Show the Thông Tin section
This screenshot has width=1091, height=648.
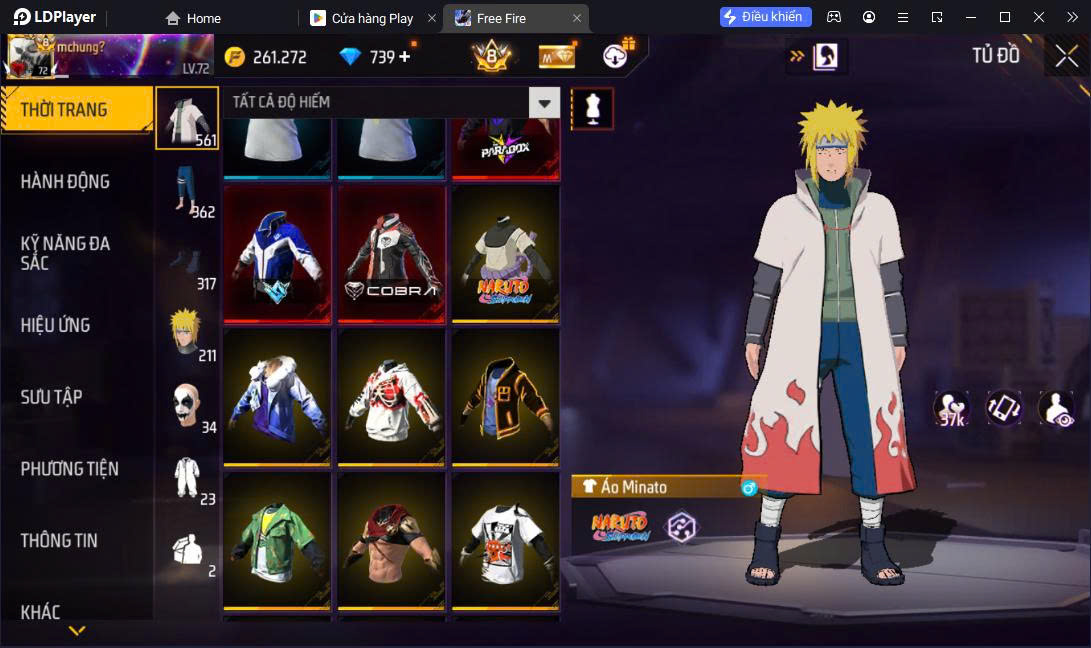pos(59,540)
